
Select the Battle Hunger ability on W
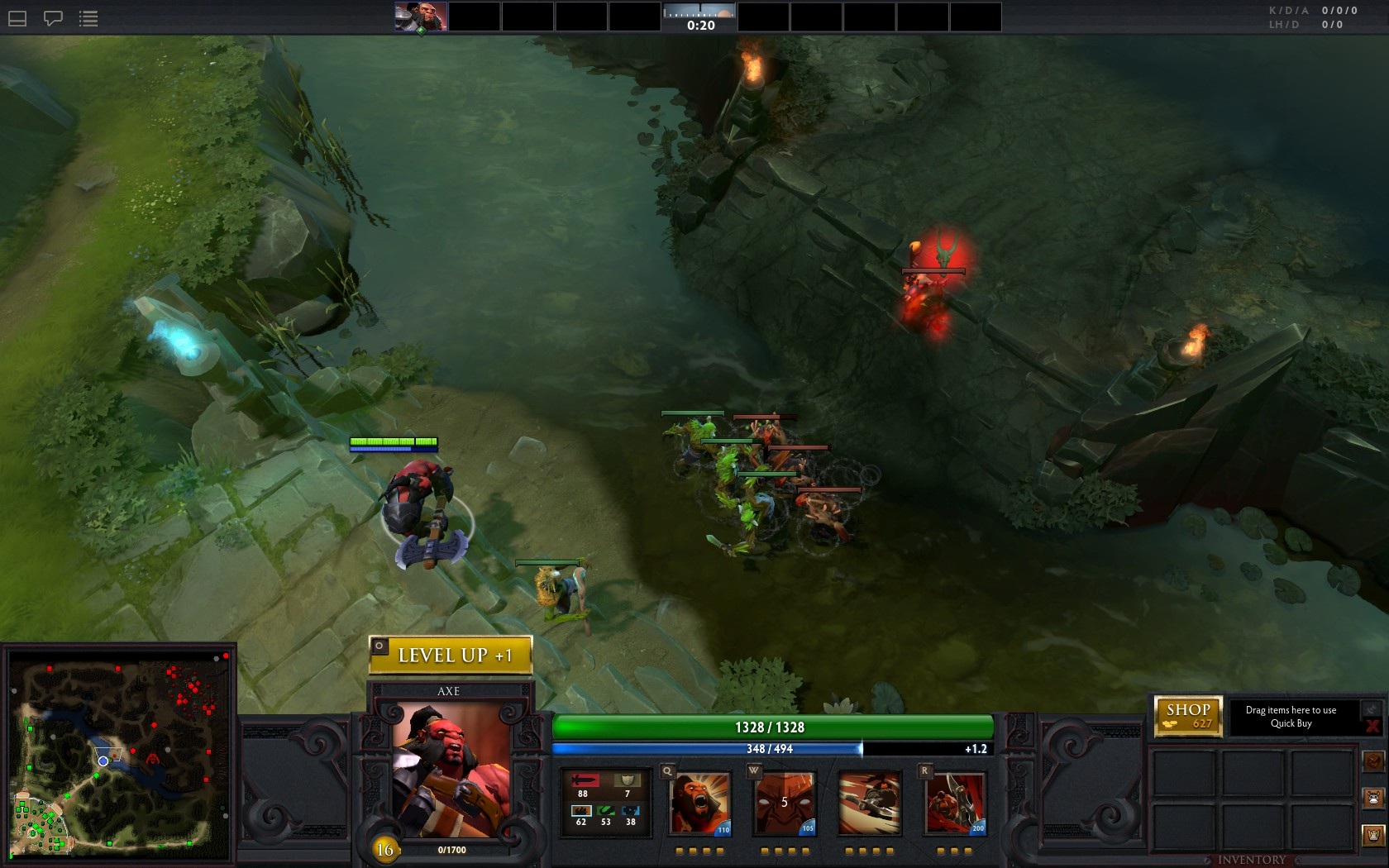tap(785, 804)
